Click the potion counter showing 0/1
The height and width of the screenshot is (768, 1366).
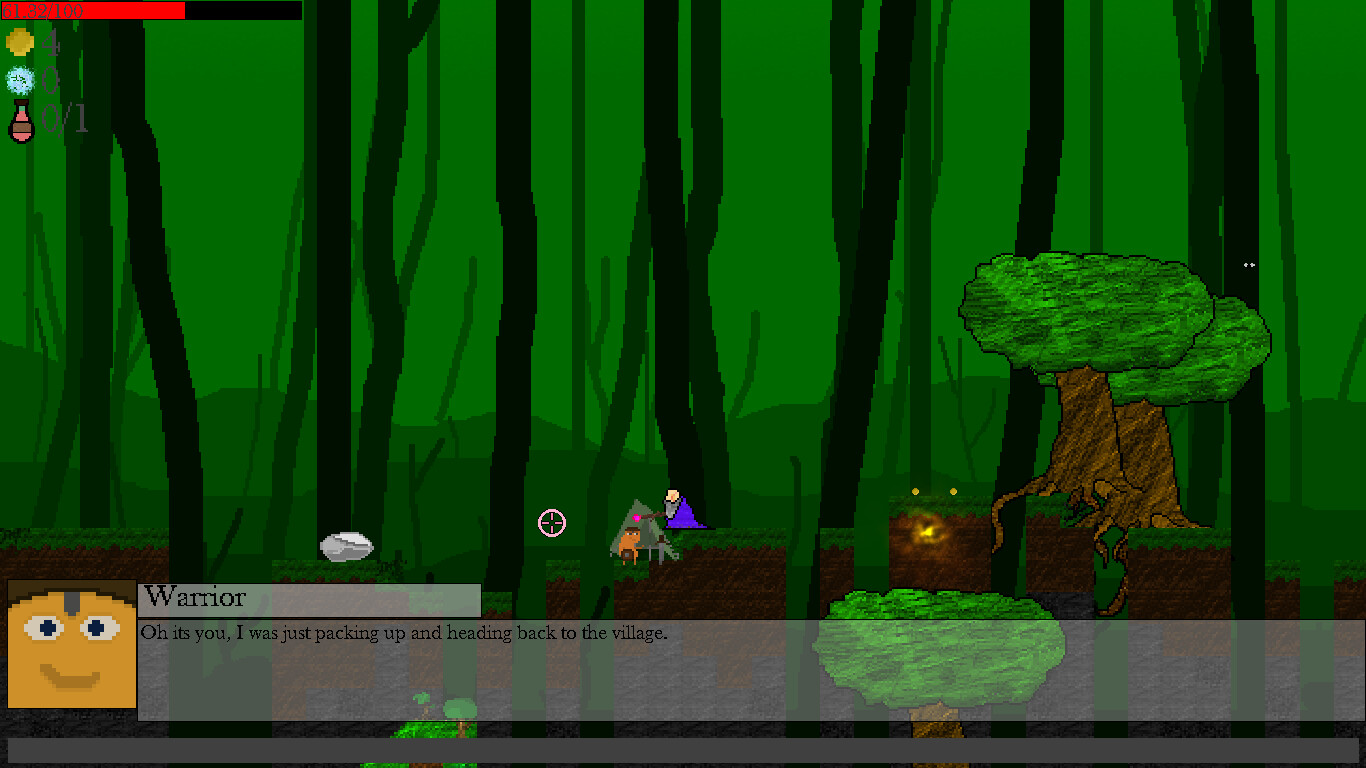62,120
